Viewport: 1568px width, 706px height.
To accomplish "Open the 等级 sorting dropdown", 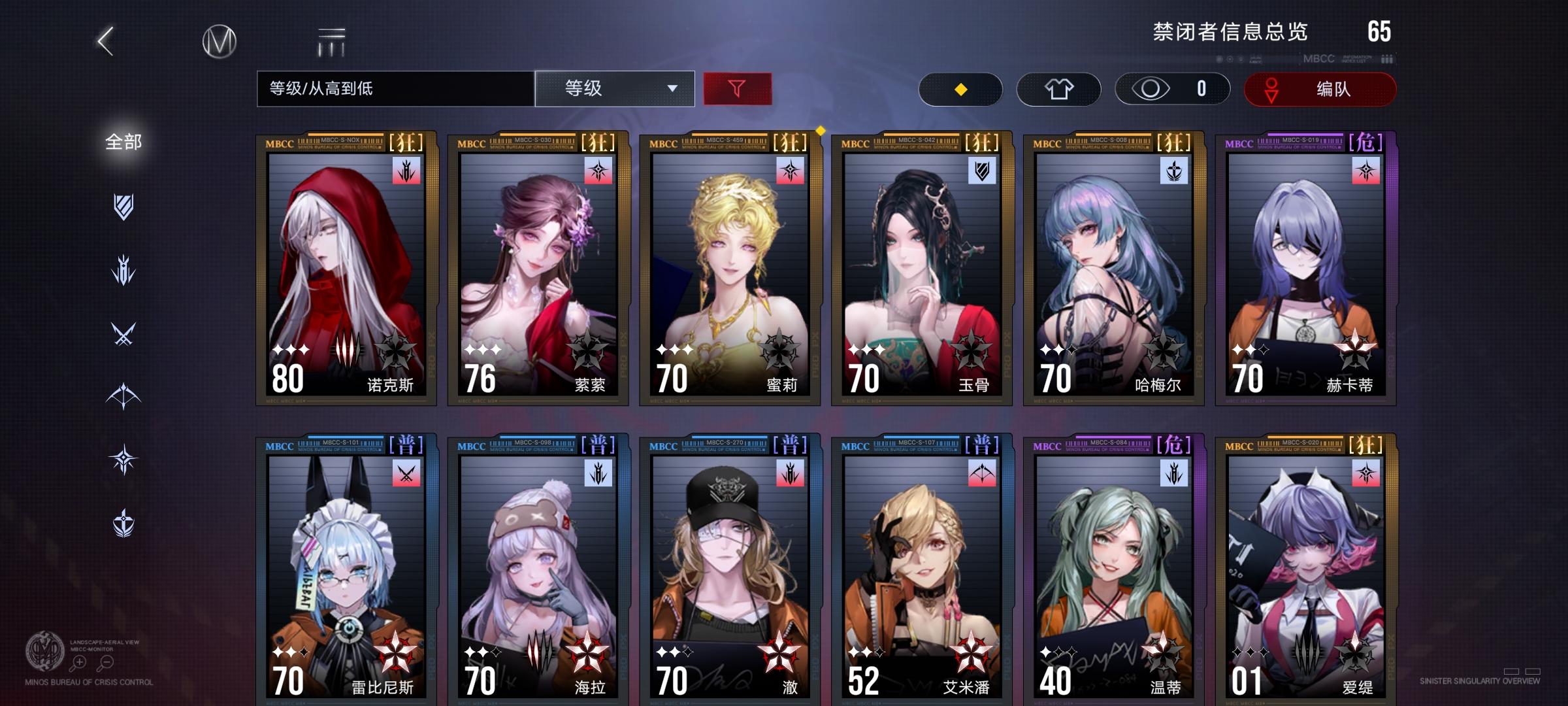I will pos(614,88).
